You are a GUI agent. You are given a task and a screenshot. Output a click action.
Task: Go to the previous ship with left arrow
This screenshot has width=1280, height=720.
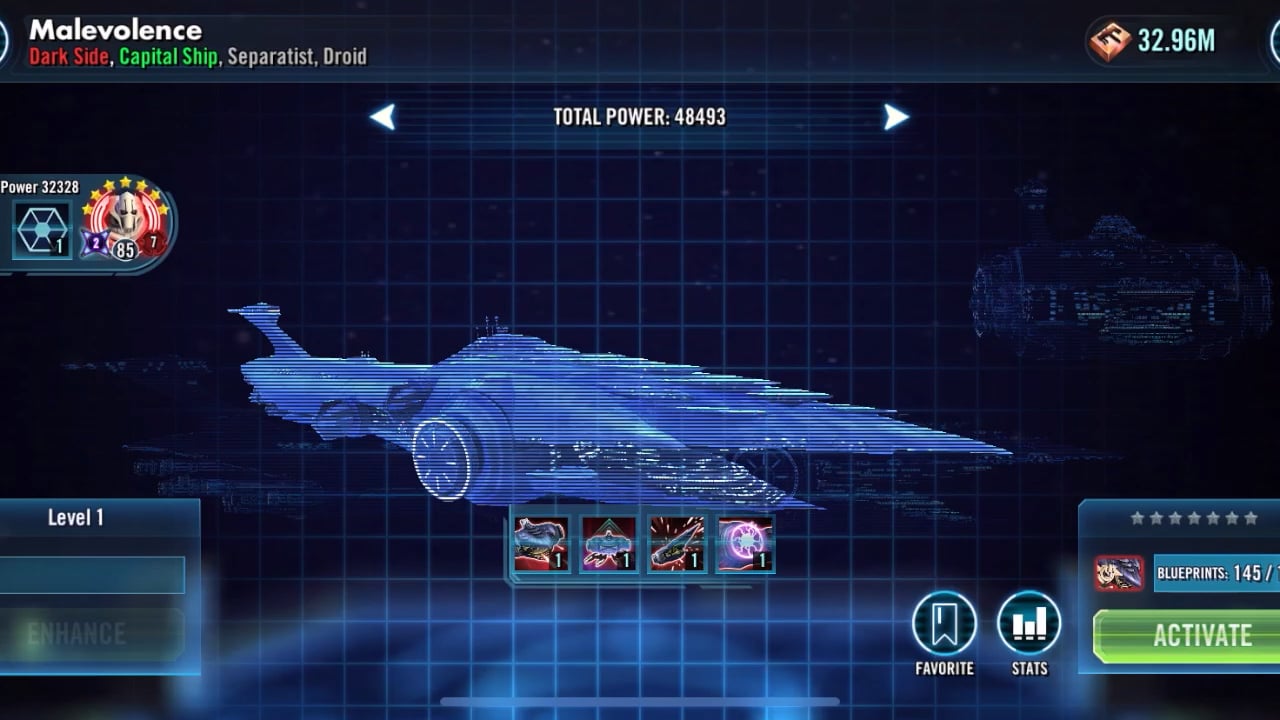click(383, 117)
